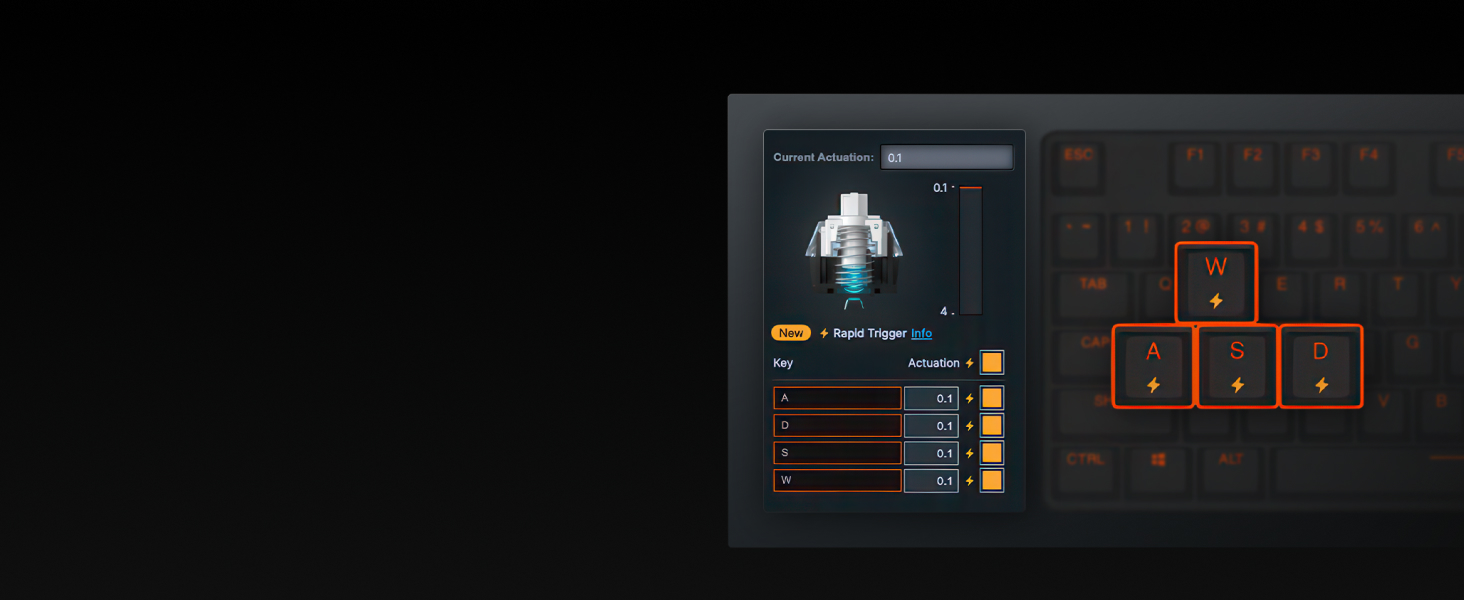Click the actuation depth slider bar
The width and height of the screenshot is (1464, 600).
point(970,250)
